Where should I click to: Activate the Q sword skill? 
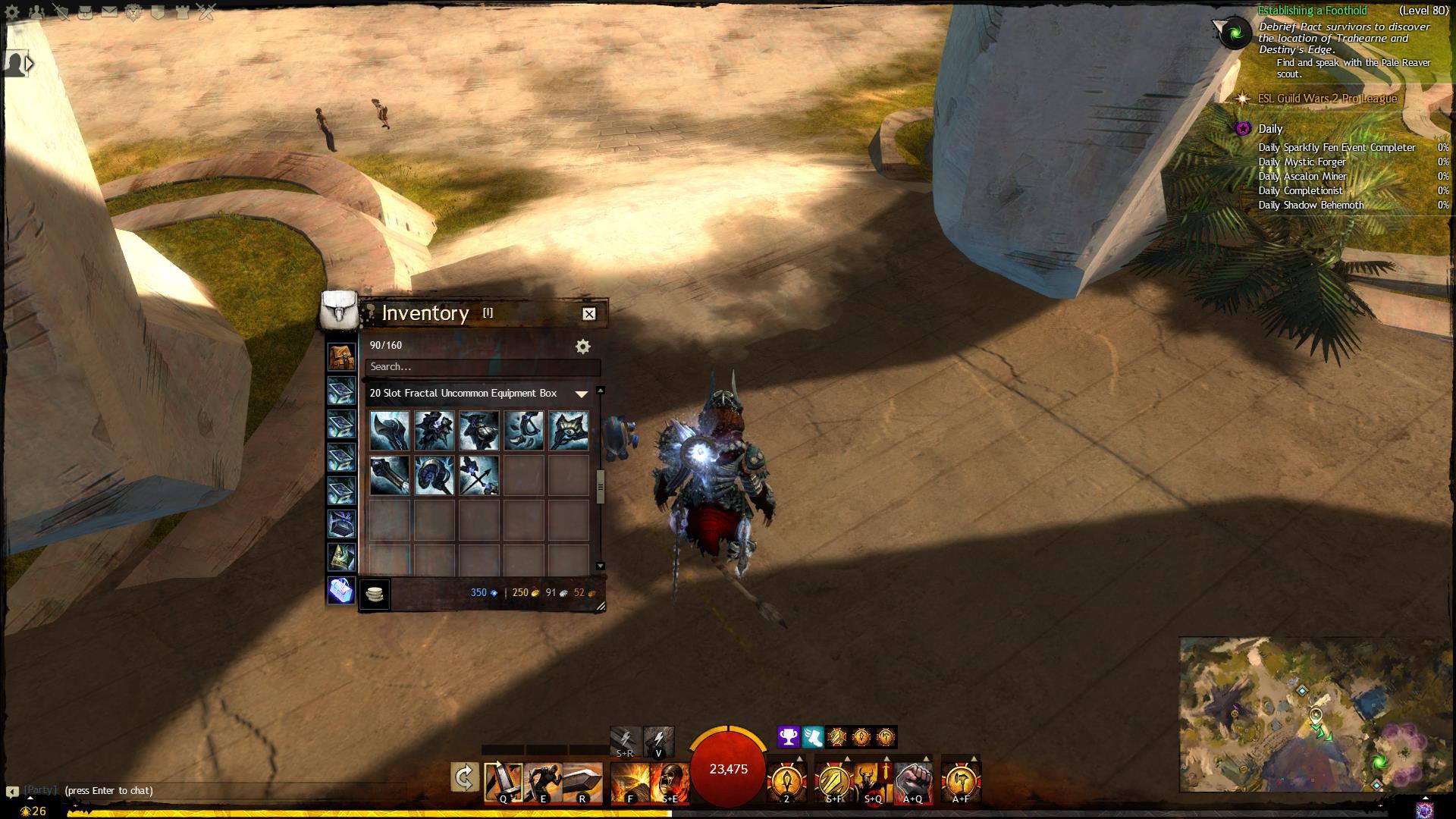(x=504, y=783)
